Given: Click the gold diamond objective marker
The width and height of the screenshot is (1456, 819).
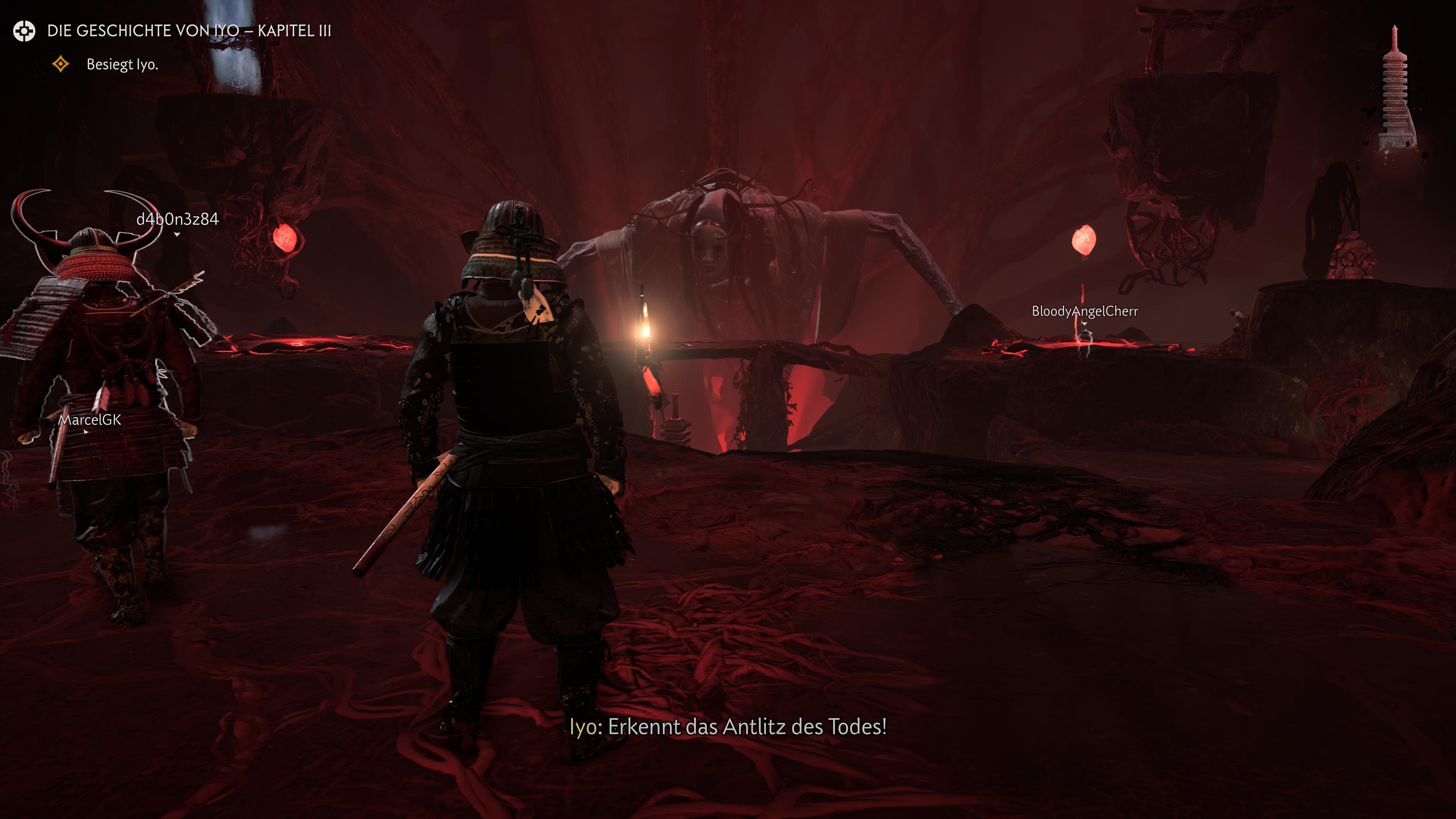Looking at the screenshot, I should pos(61,64).
